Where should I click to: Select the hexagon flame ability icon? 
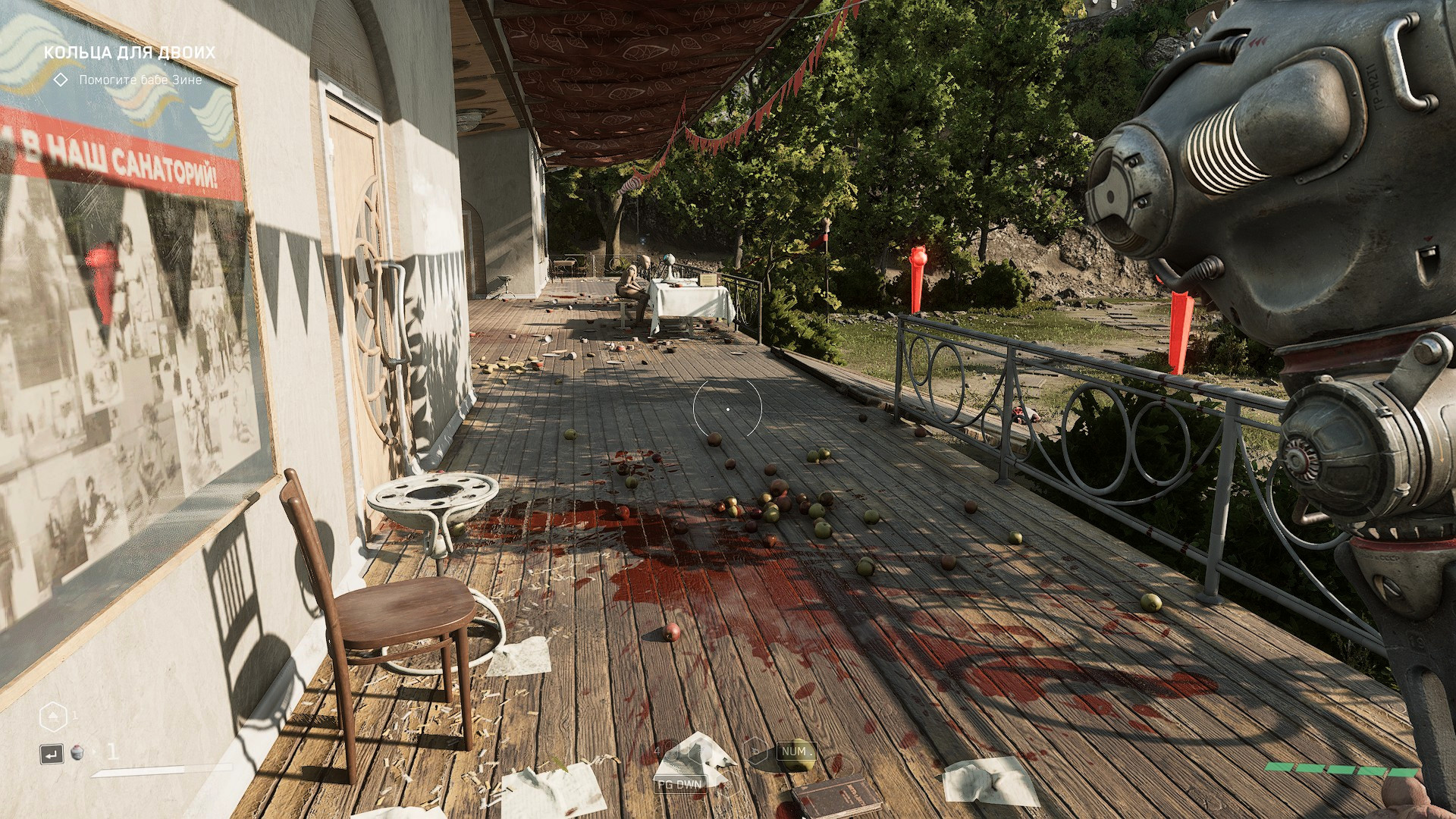point(755,752)
